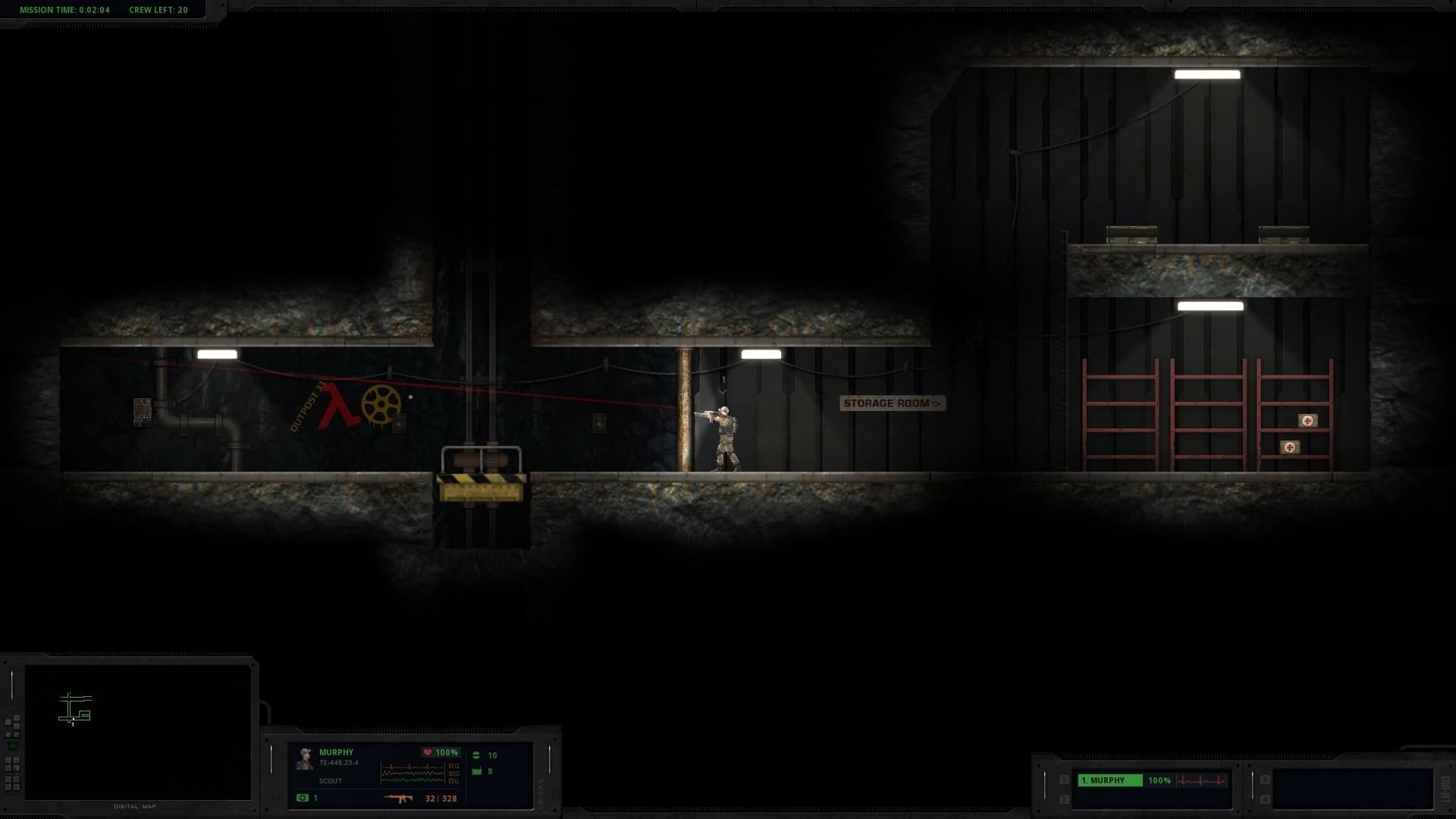The height and width of the screenshot is (819, 1456).
Task: Click the DIGITAL MAP label under the minimap
Action: coord(135,806)
